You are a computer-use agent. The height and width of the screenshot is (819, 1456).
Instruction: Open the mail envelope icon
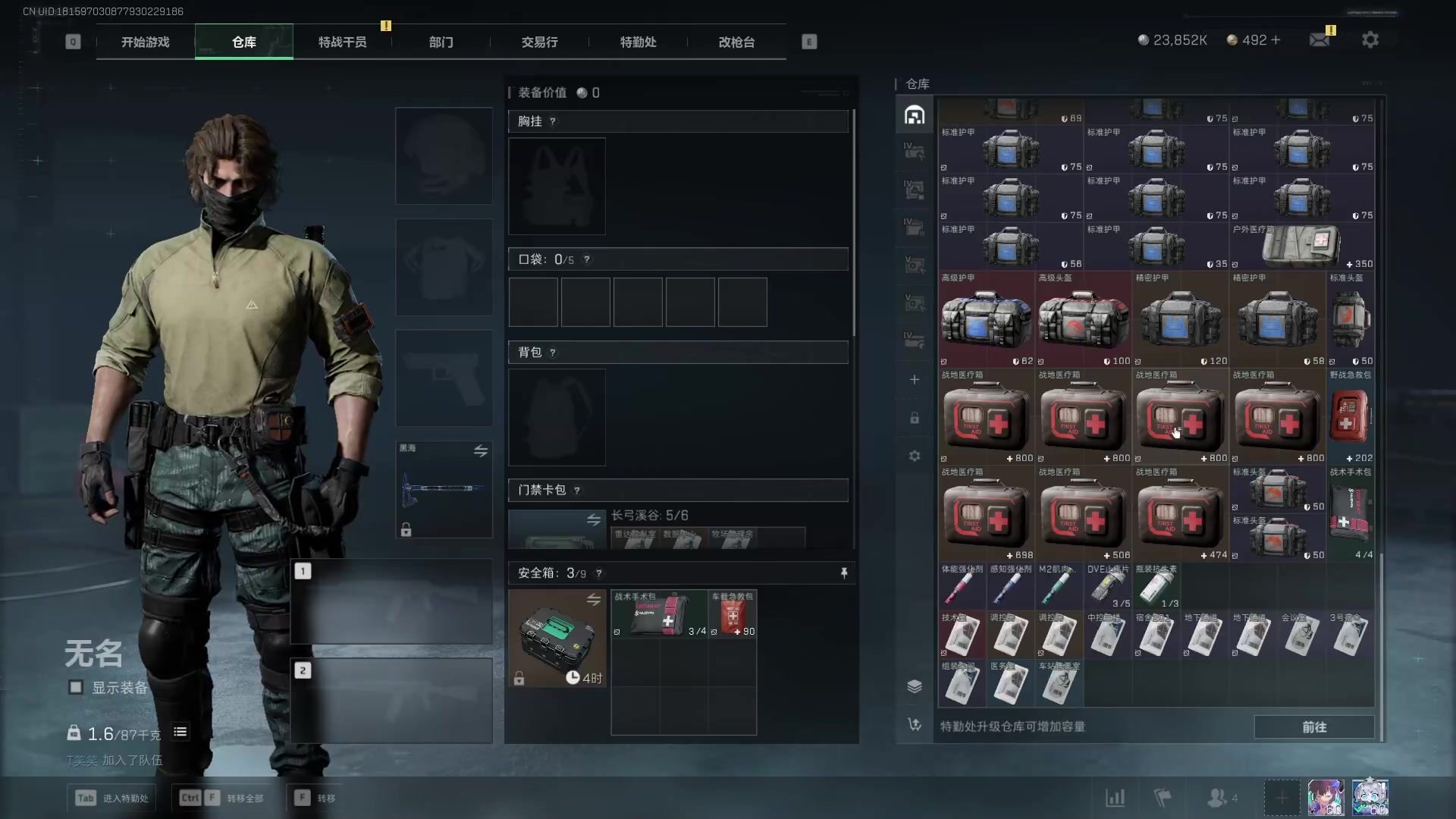pos(1319,40)
